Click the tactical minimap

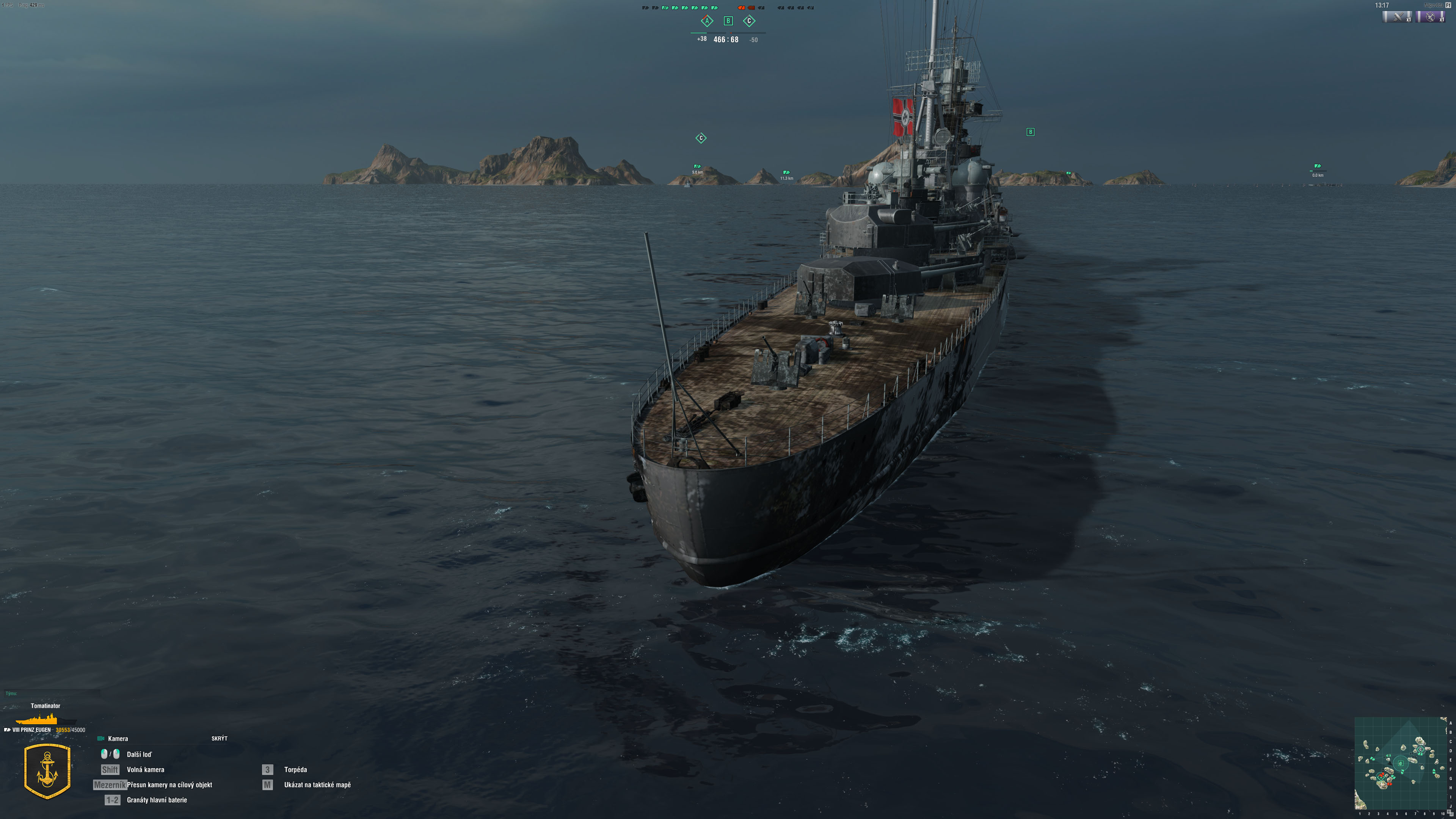1401,763
